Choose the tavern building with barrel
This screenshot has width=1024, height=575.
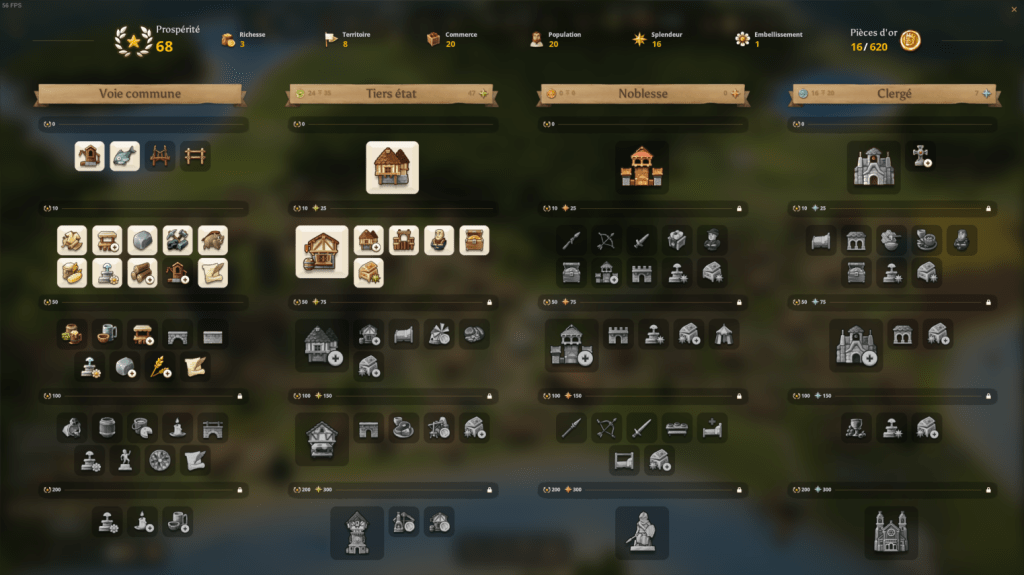[x=322, y=251]
